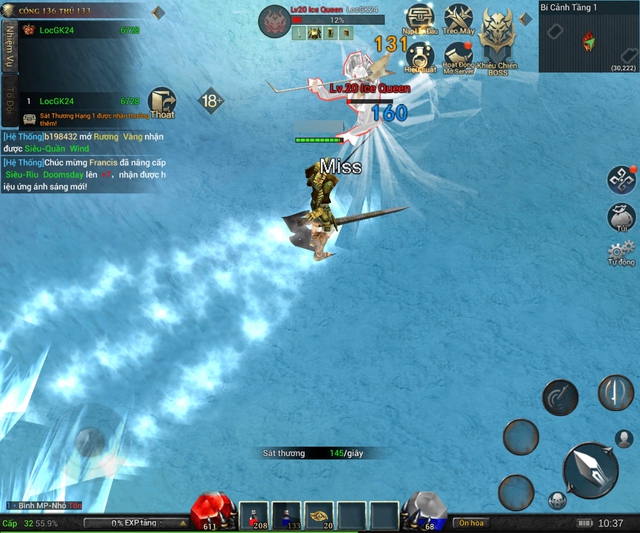
Task: Activate the spinning slash skill button
Action: click(560, 398)
